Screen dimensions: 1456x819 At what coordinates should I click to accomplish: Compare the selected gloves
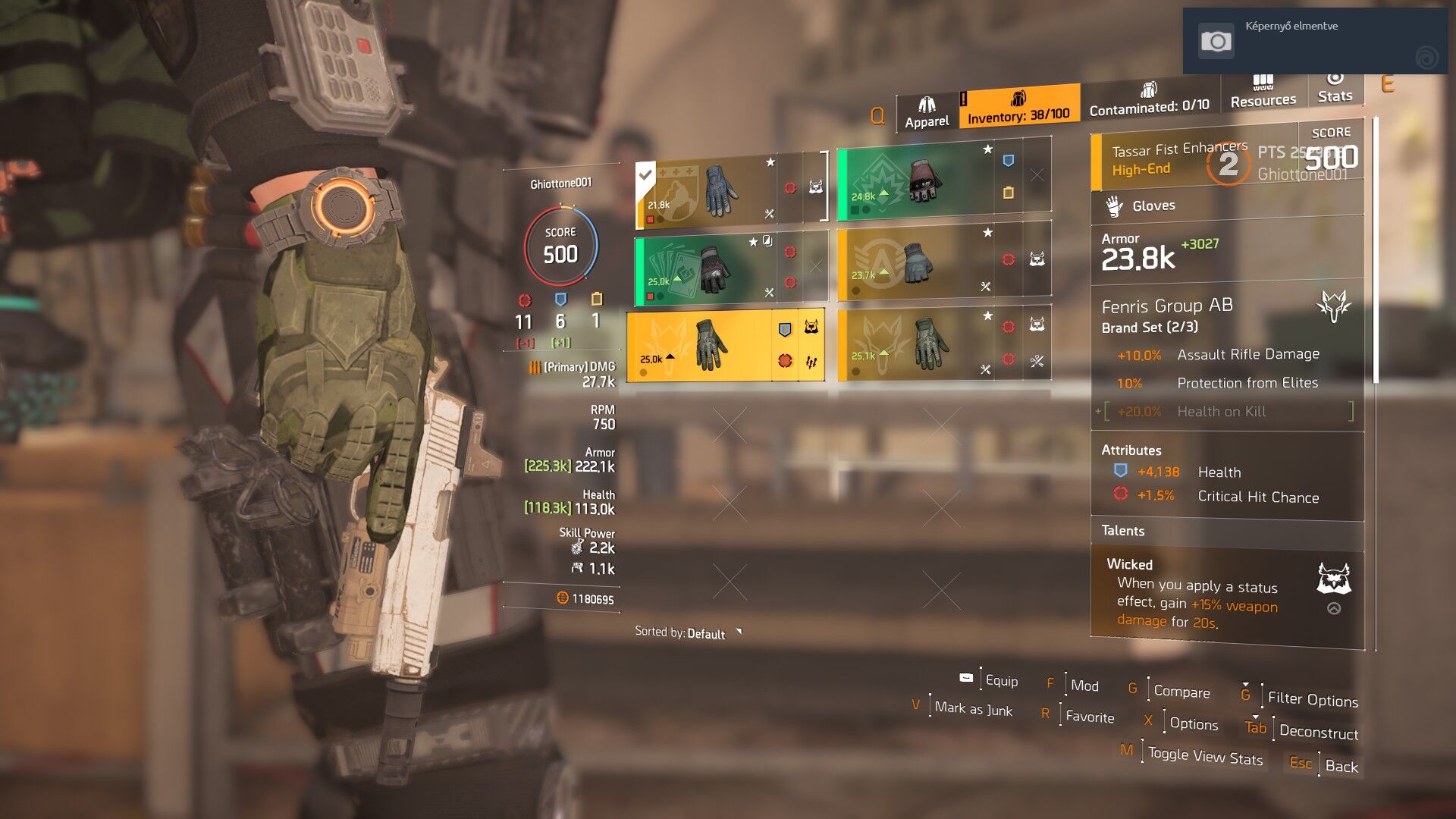[1181, 692]
